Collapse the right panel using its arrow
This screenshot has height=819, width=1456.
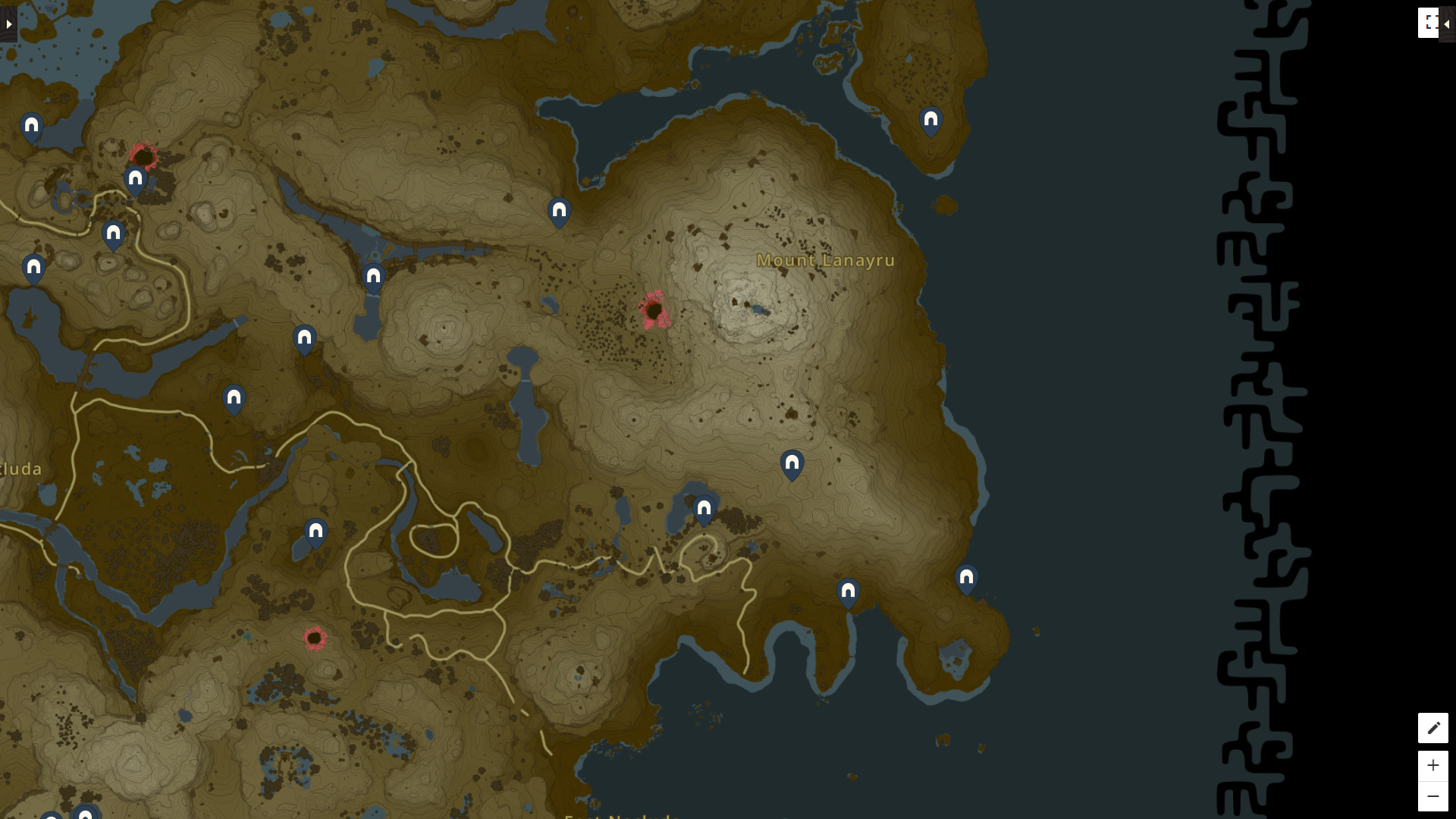[1446, 23]
